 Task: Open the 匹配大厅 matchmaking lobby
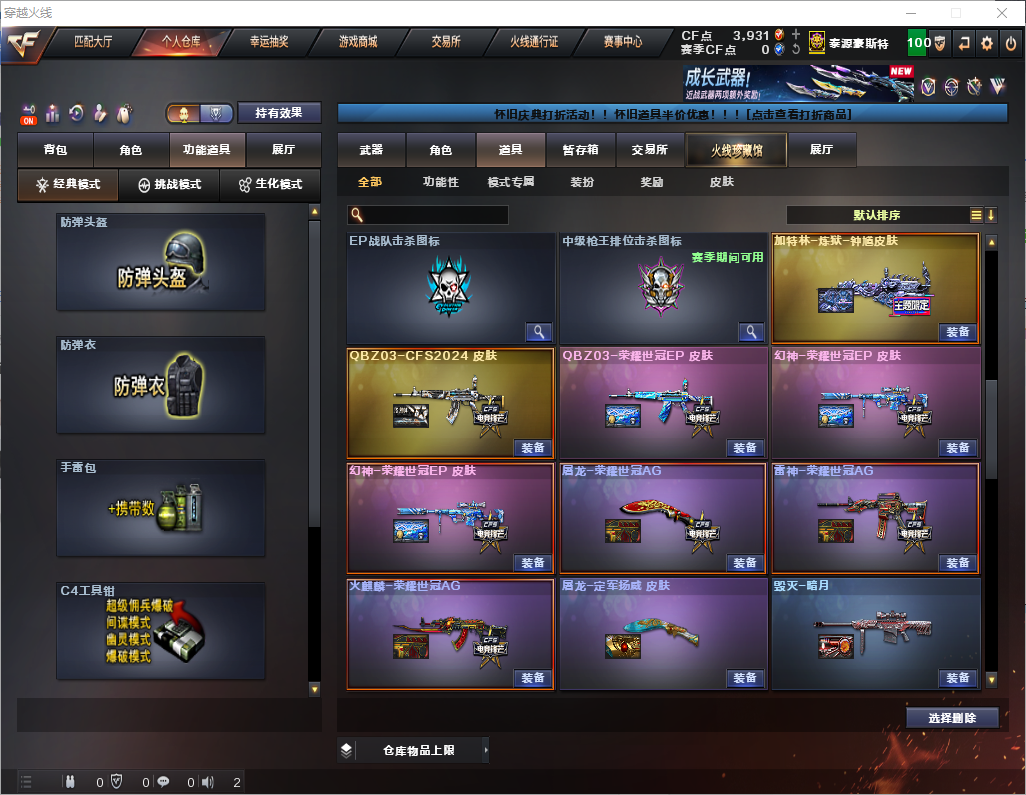click(x=92, y=42)
